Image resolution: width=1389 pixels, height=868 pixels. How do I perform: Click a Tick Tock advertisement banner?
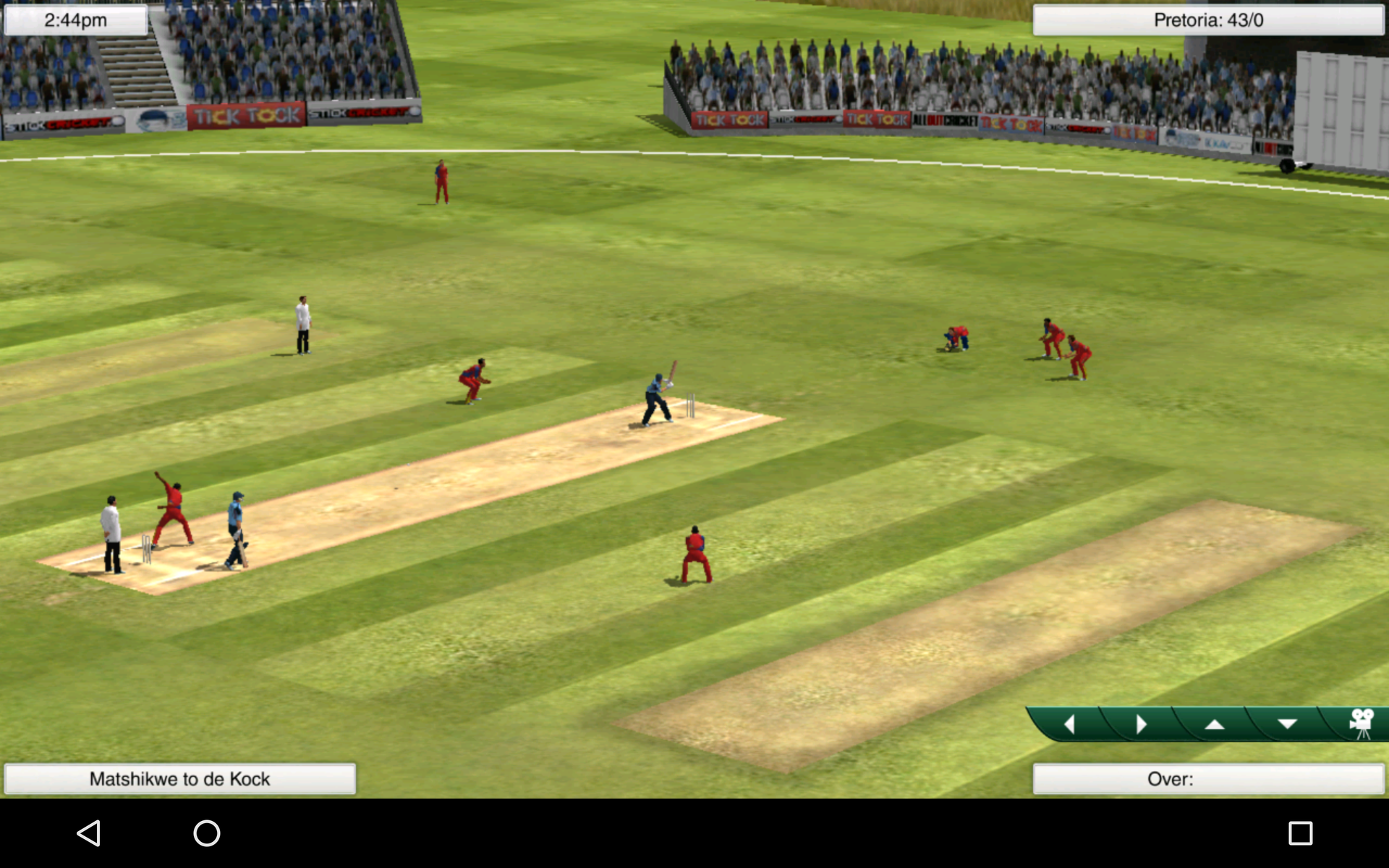[x=246, y=114]
